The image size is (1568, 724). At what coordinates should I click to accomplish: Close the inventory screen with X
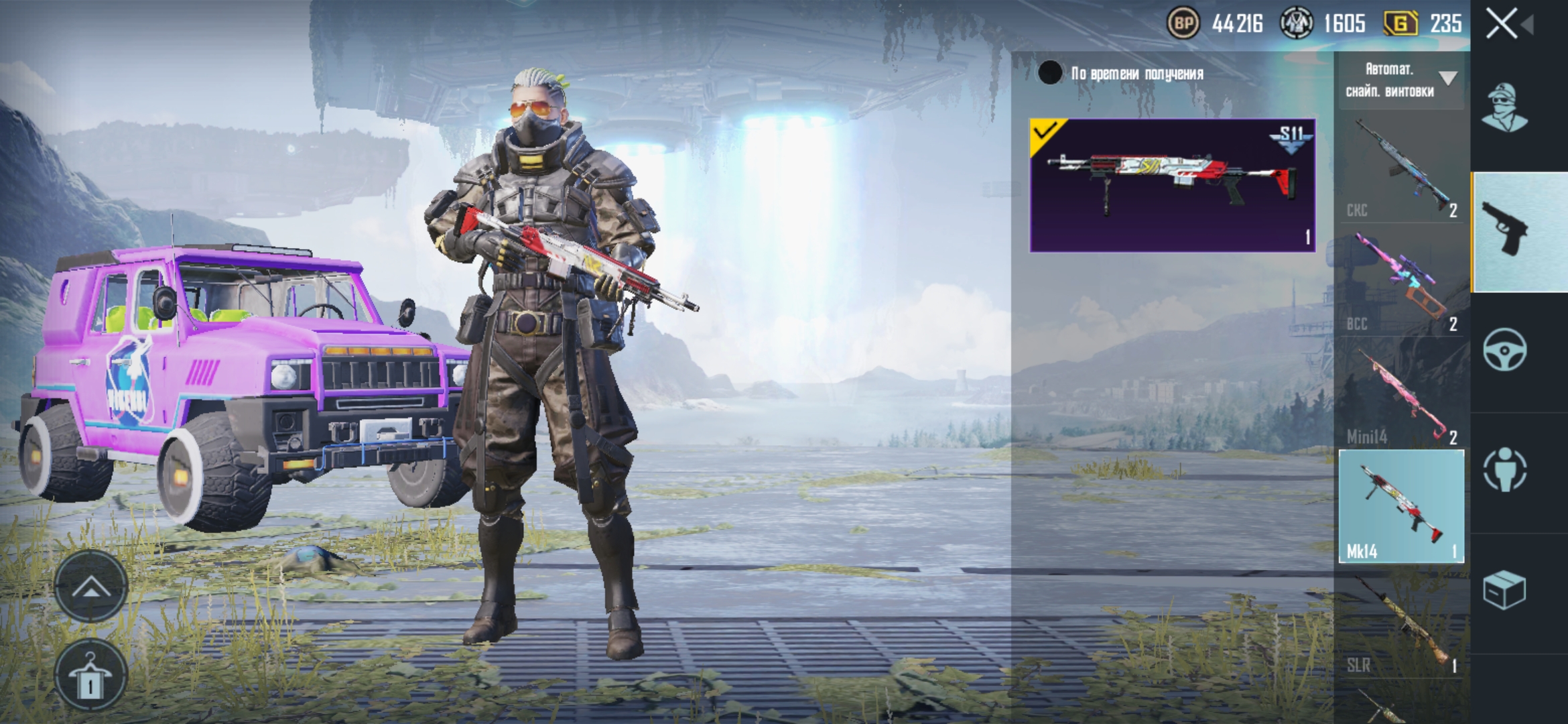point(1502,24)
